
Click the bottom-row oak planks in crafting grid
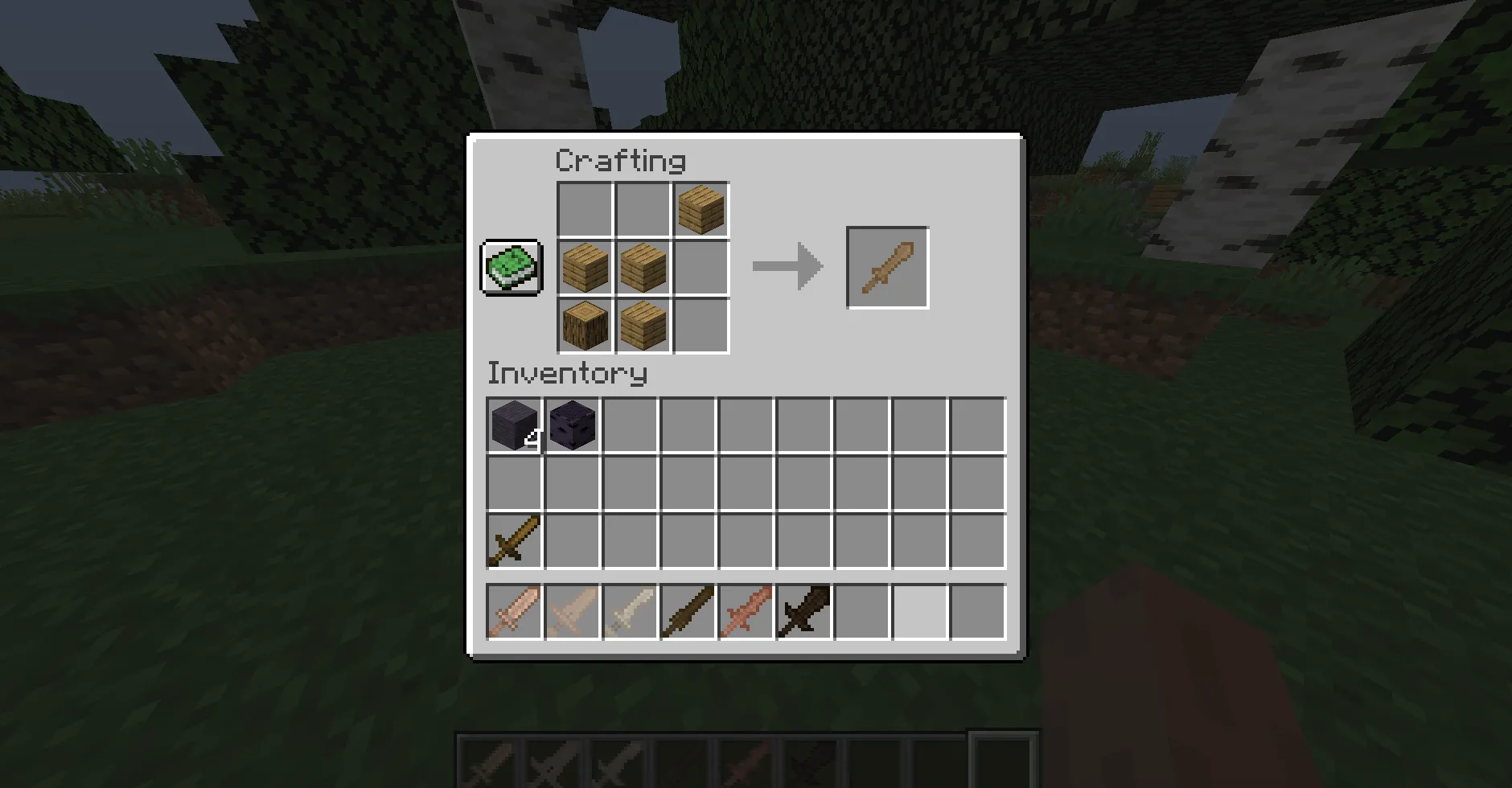642,325
